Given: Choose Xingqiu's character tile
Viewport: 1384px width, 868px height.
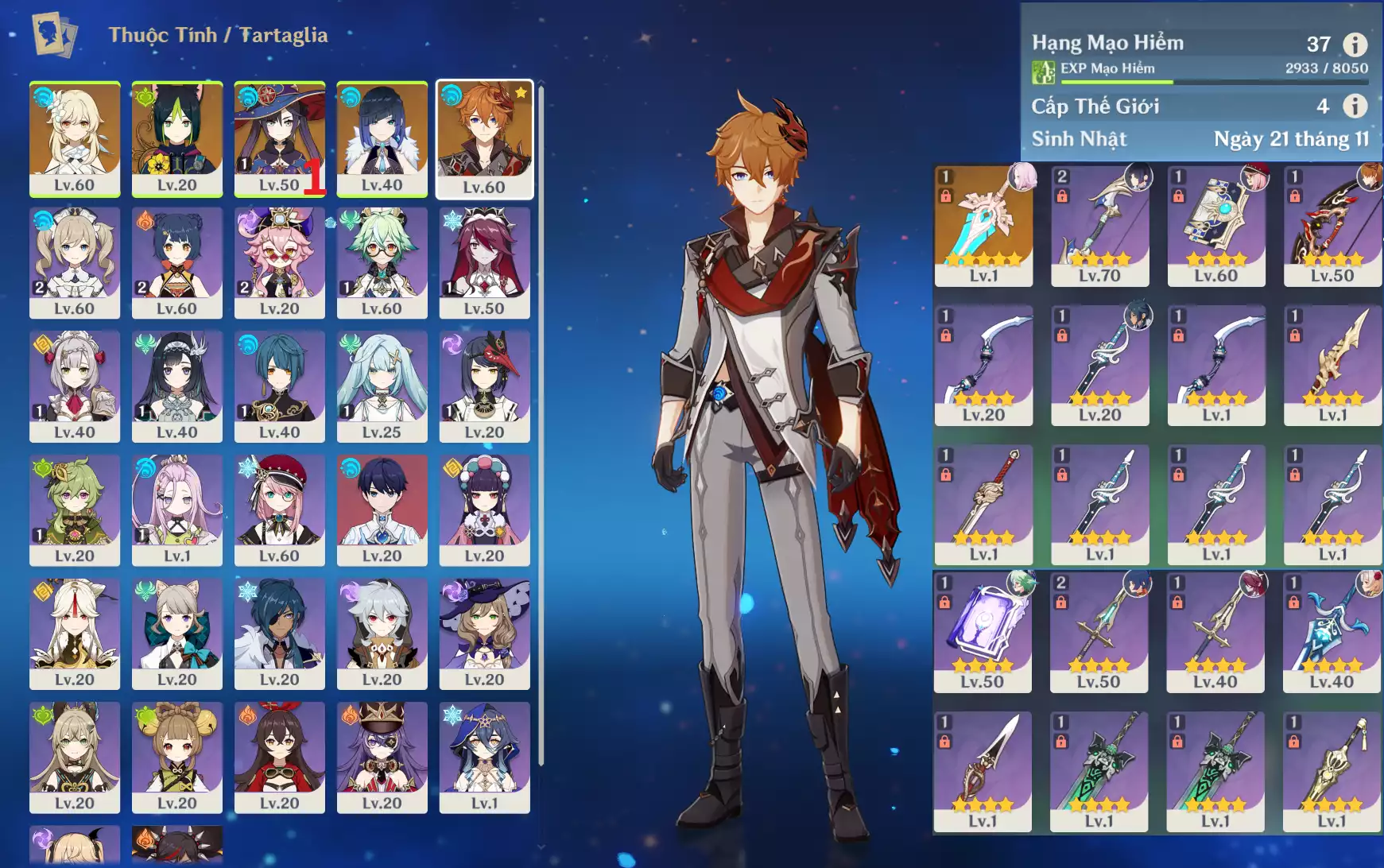Looking at the screenshot, I should point(279,386).
